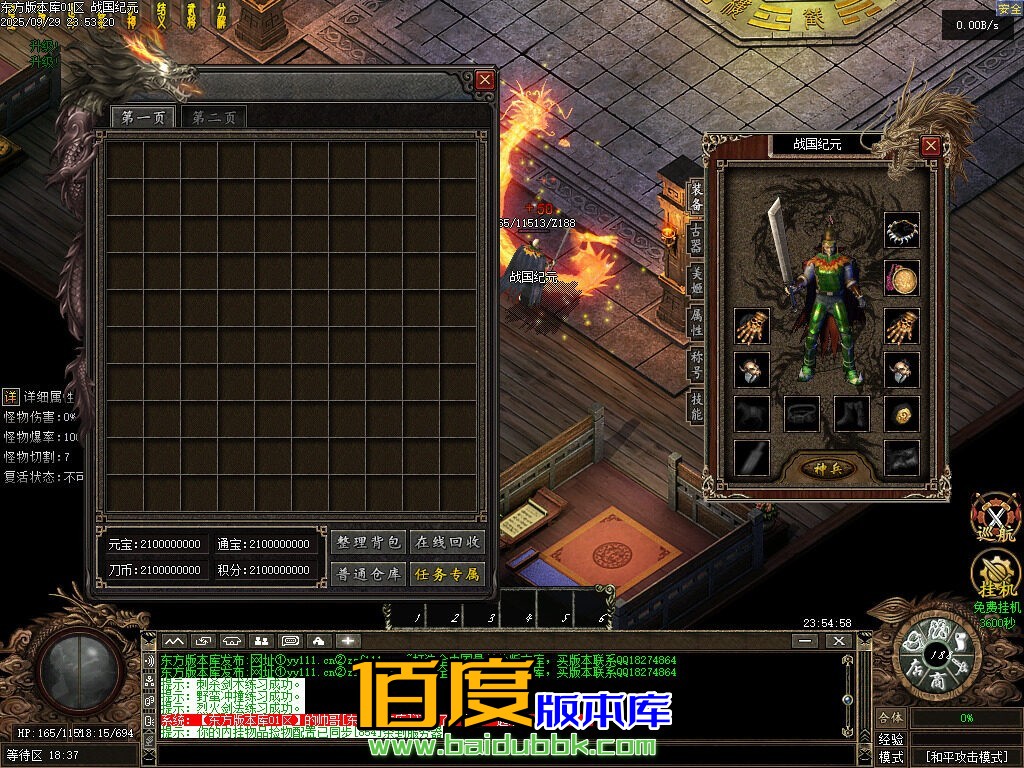Viewport: 1024px width, 768px height.
Task: Open 在线回收 online recycling
Action: pyautogui.click(x=449, y=542)
